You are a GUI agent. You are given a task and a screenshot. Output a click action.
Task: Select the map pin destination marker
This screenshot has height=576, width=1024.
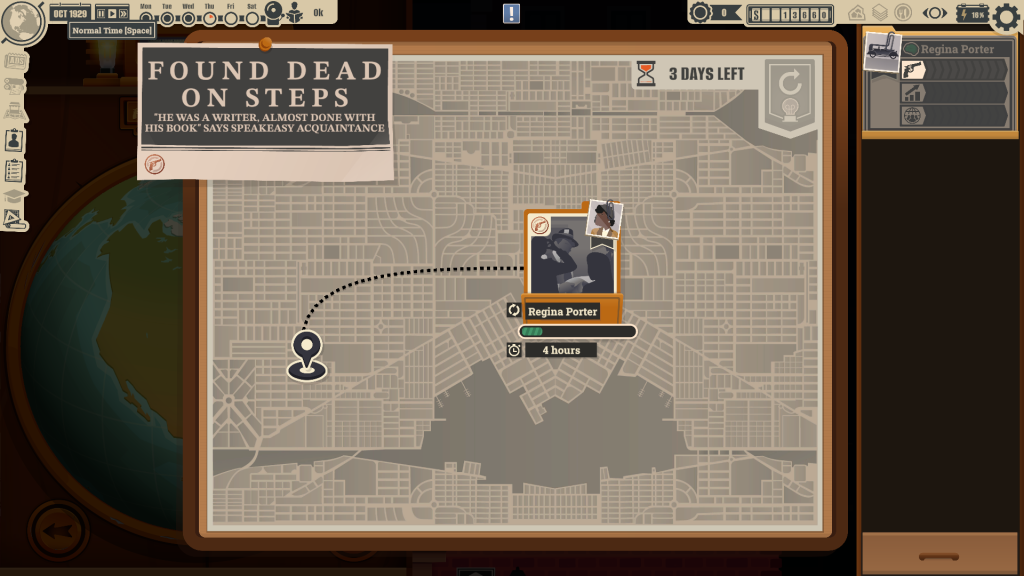(307, 354)
